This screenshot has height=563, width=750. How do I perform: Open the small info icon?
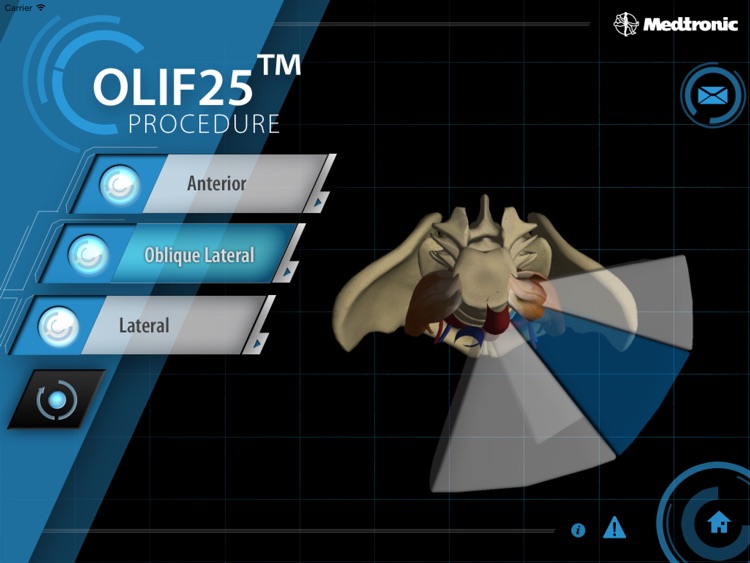(578, 530)
